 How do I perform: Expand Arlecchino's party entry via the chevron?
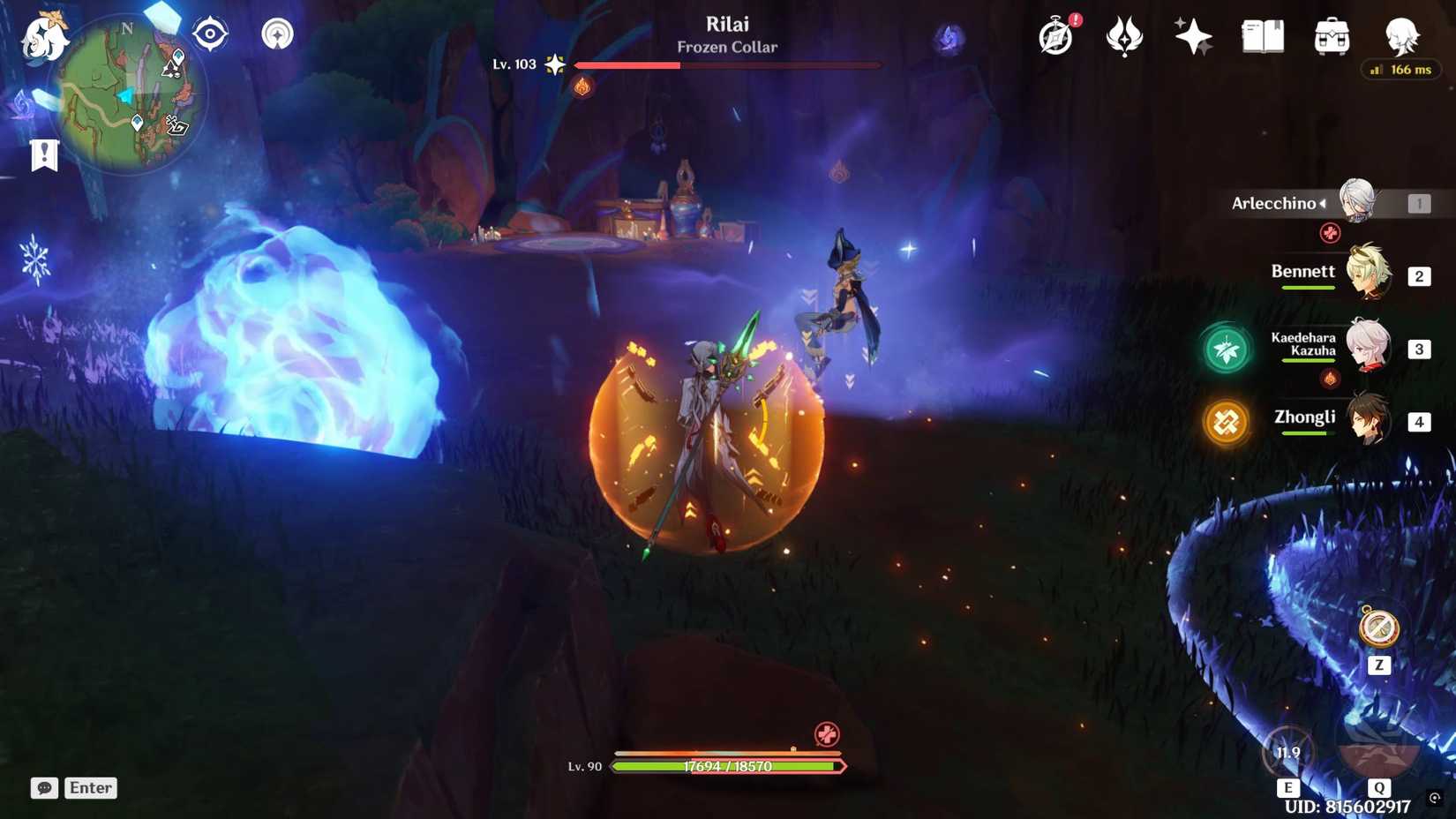coord(1323,203)
